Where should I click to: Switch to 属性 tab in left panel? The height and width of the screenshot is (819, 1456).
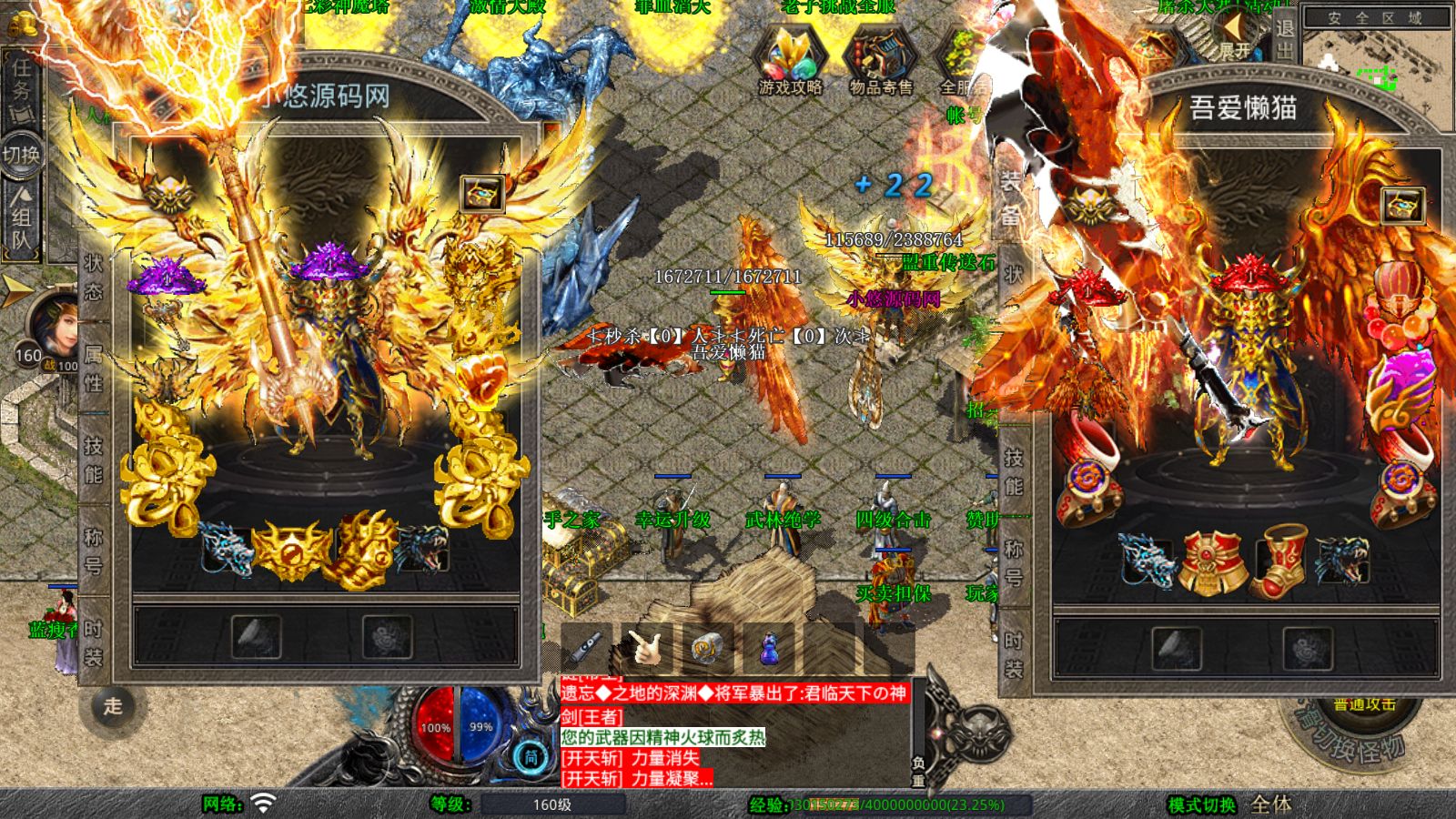94,368
